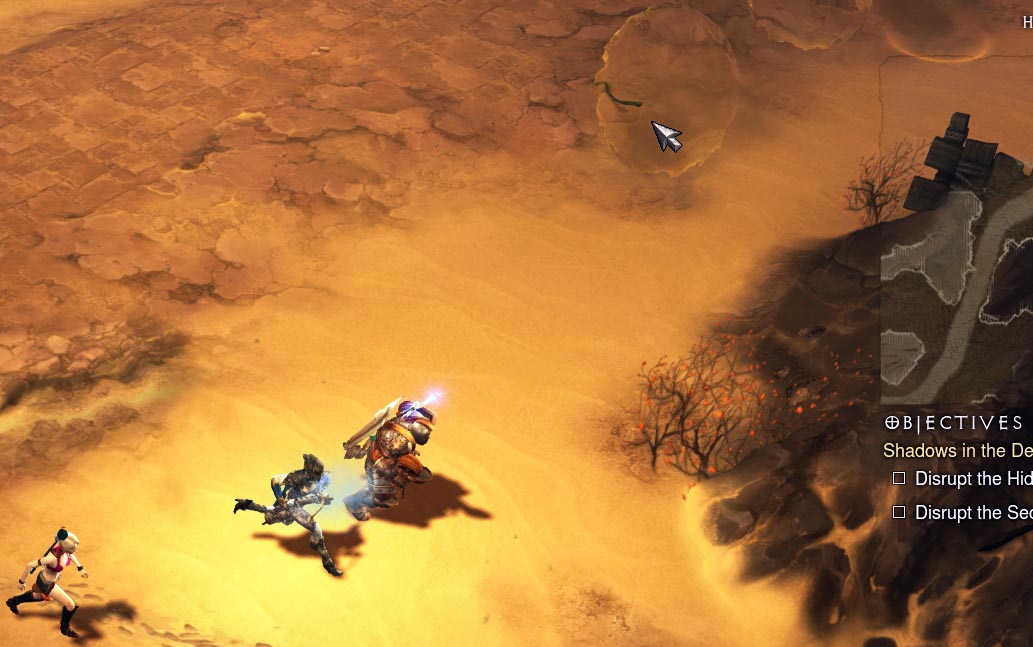Select the Disrupt the Hidden objective
This screenshot has height=647, width=1033.
(x=972, y=479)
